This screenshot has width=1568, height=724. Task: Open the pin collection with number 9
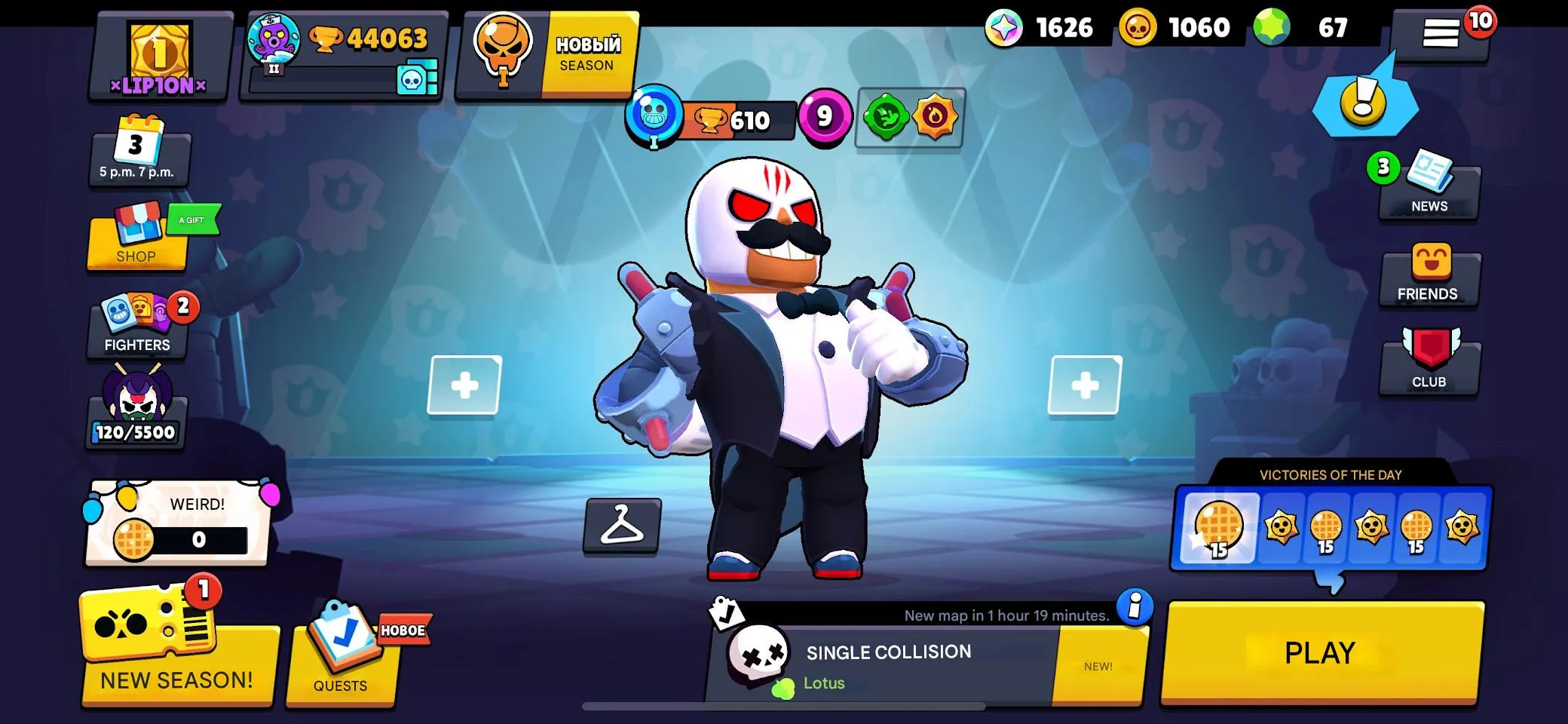(822, 117)
